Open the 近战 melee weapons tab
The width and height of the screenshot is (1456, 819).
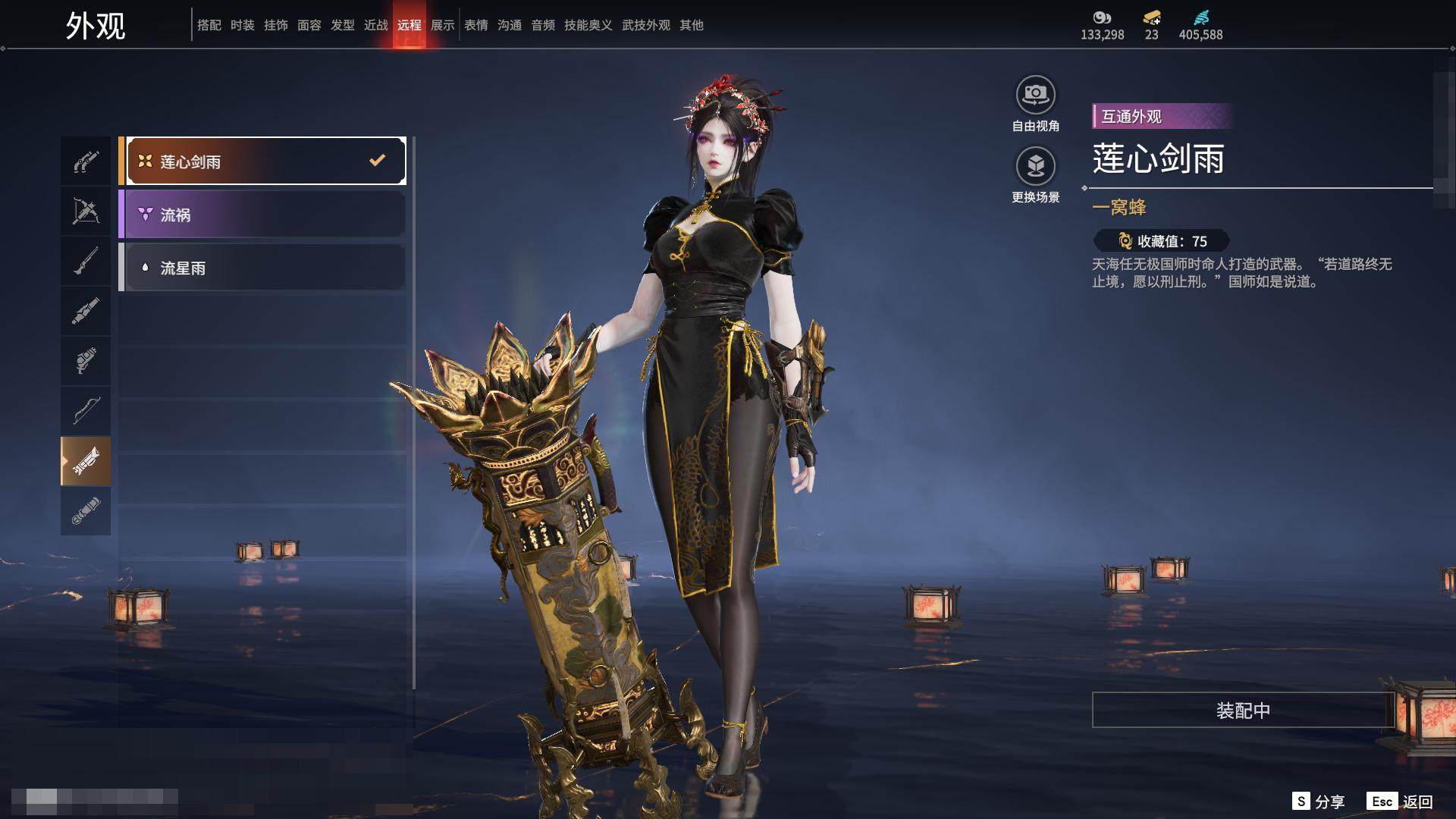coord(376,25)
